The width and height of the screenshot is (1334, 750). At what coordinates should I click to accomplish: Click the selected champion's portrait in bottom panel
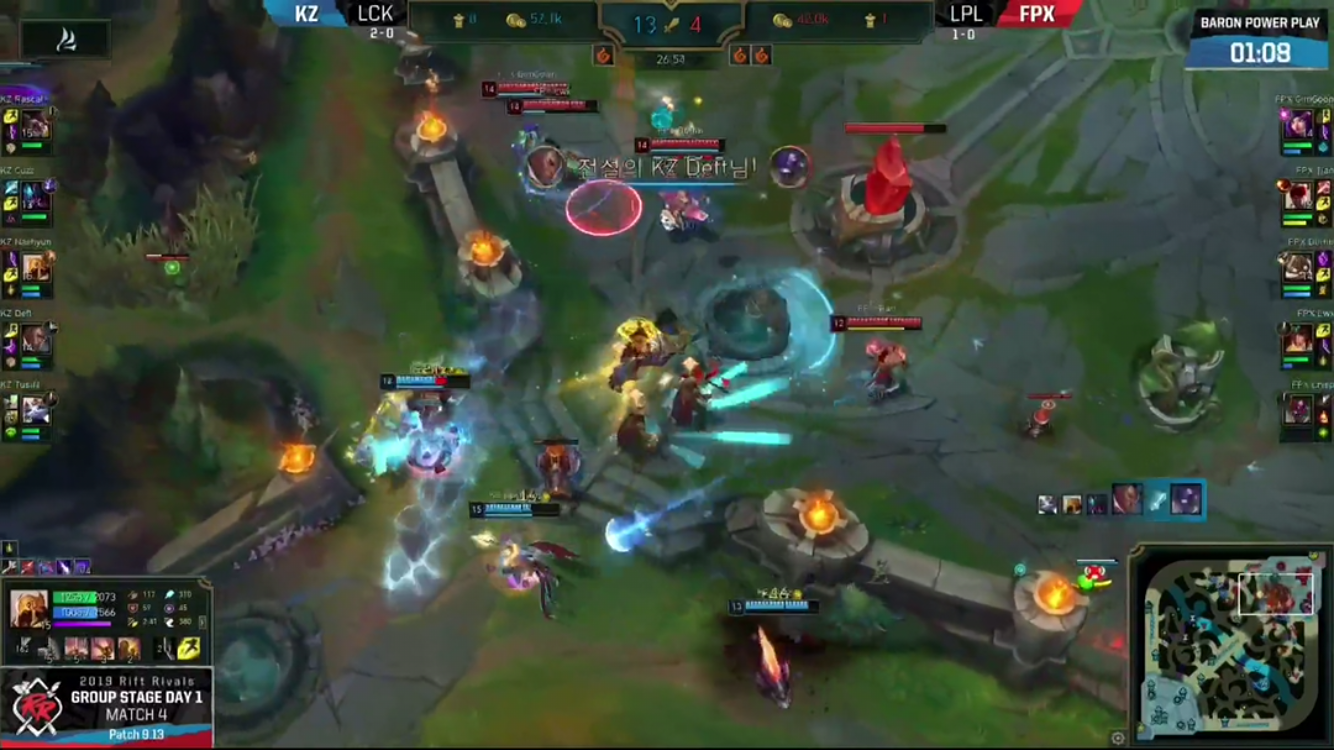tap(29, 608)
